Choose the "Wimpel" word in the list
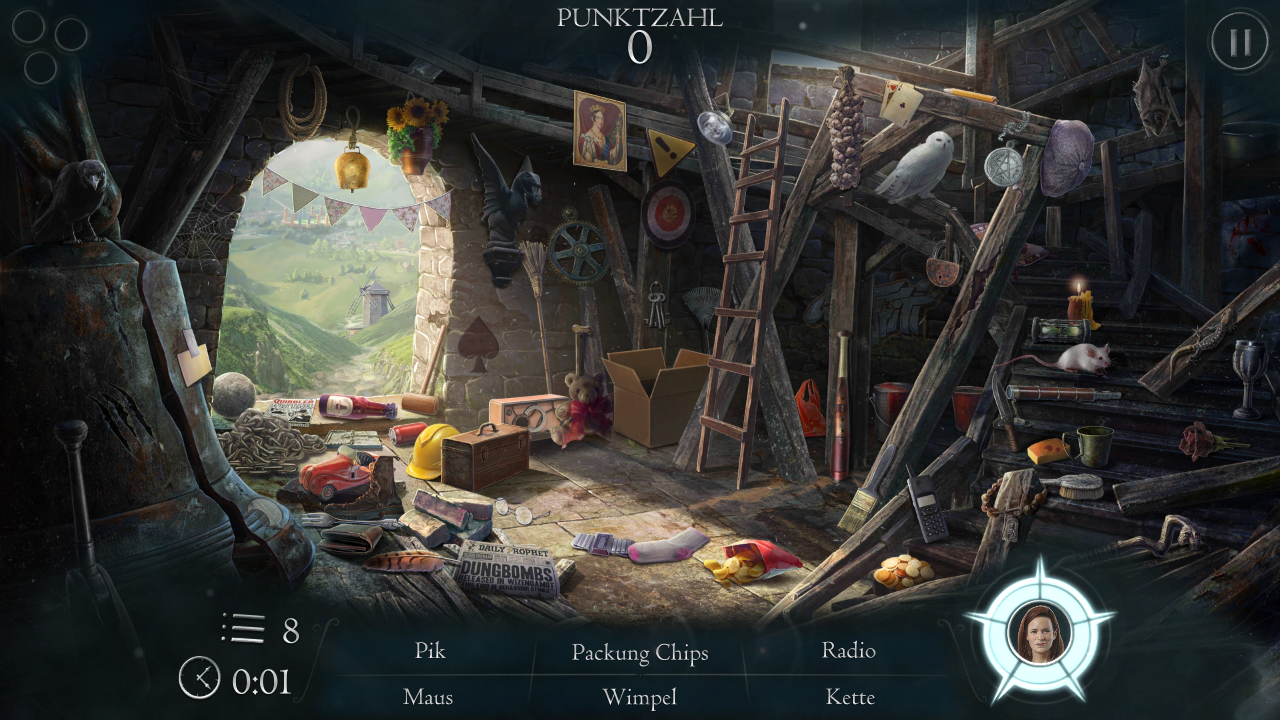Viewport: 1280px width, 720px height. (640, 697)
